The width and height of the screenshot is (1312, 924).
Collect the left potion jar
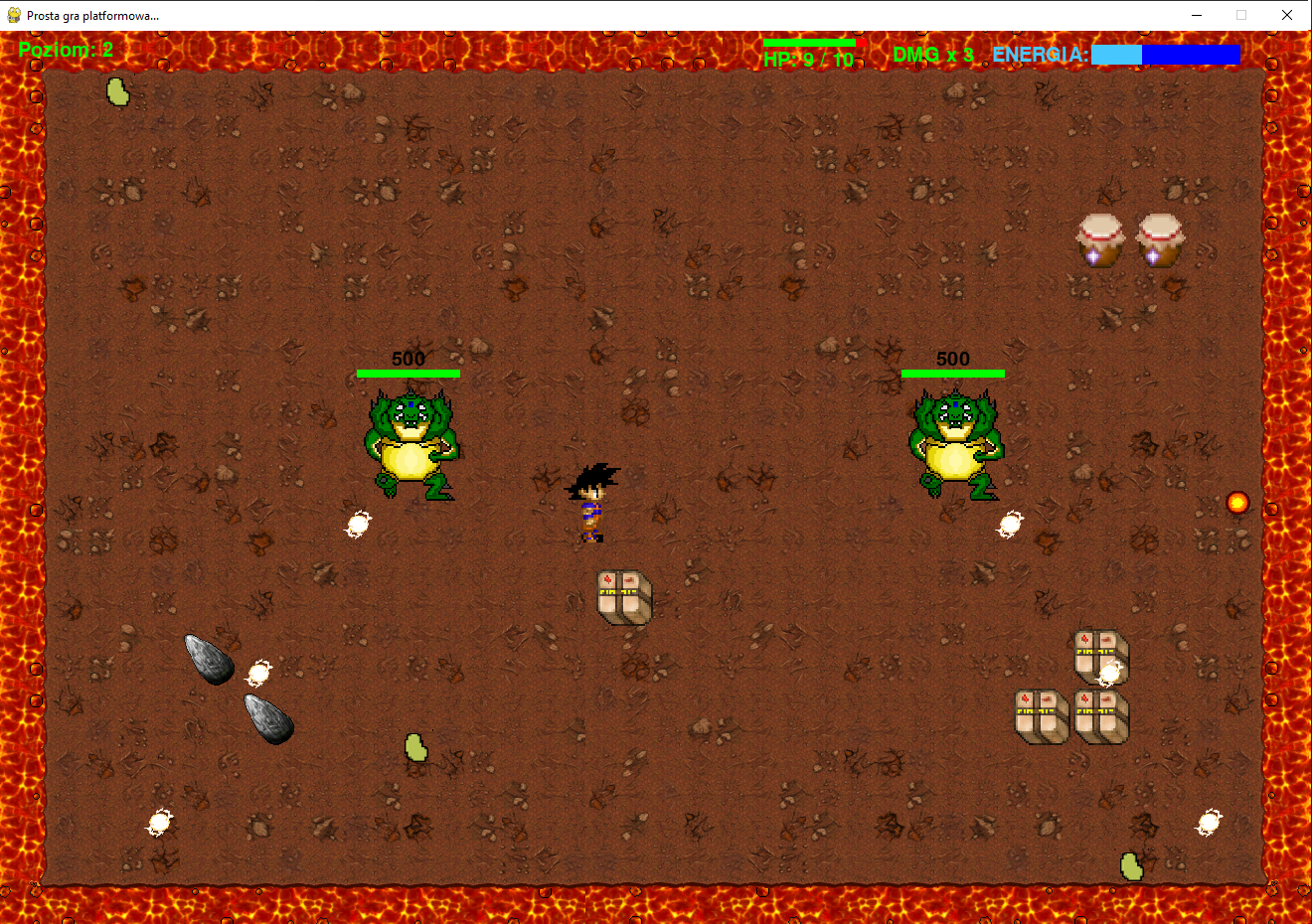pos(1100,238)
